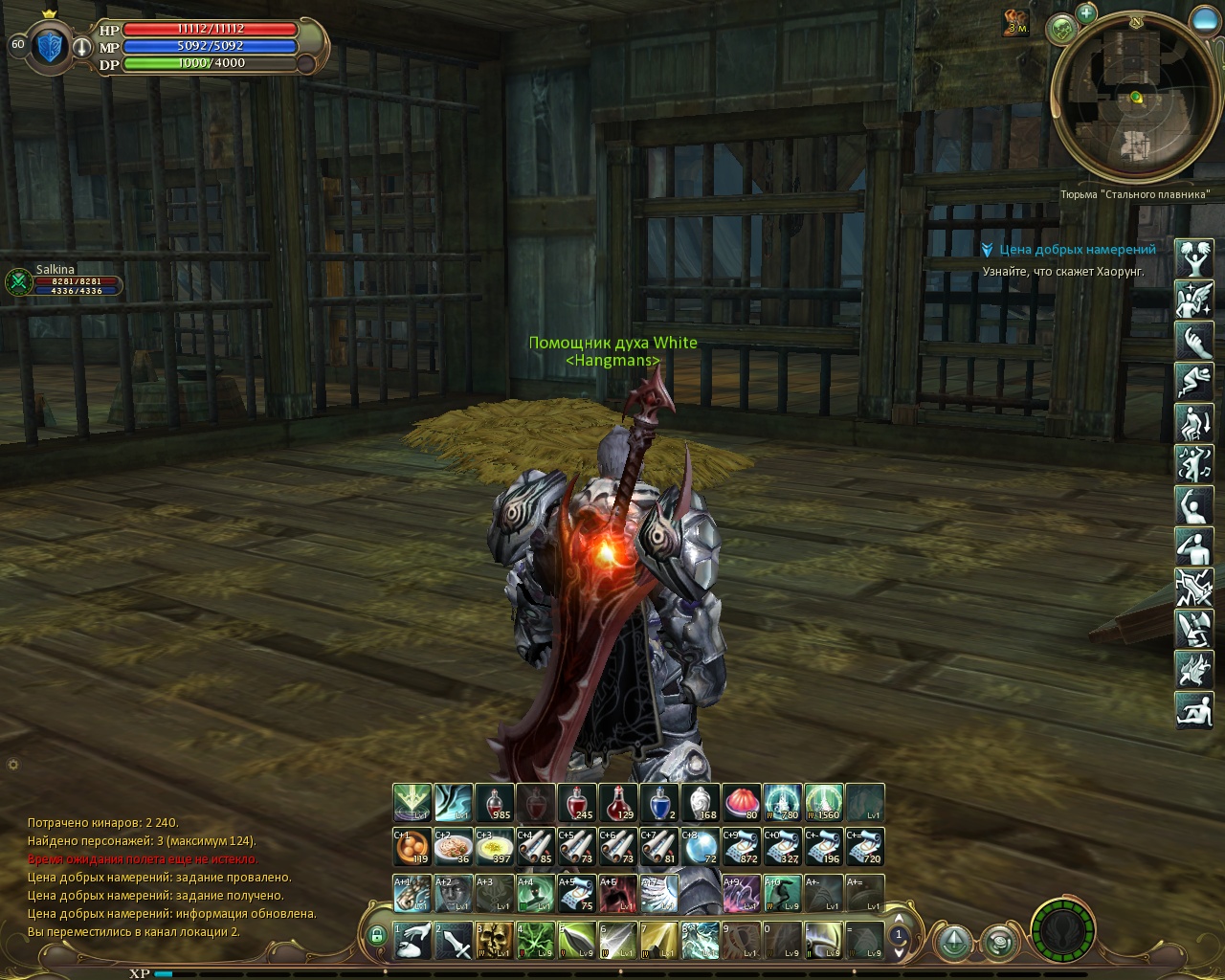Trigger the sleeping emote icon
This screenshot has height=980, width=1225.
click(1193, 381)
